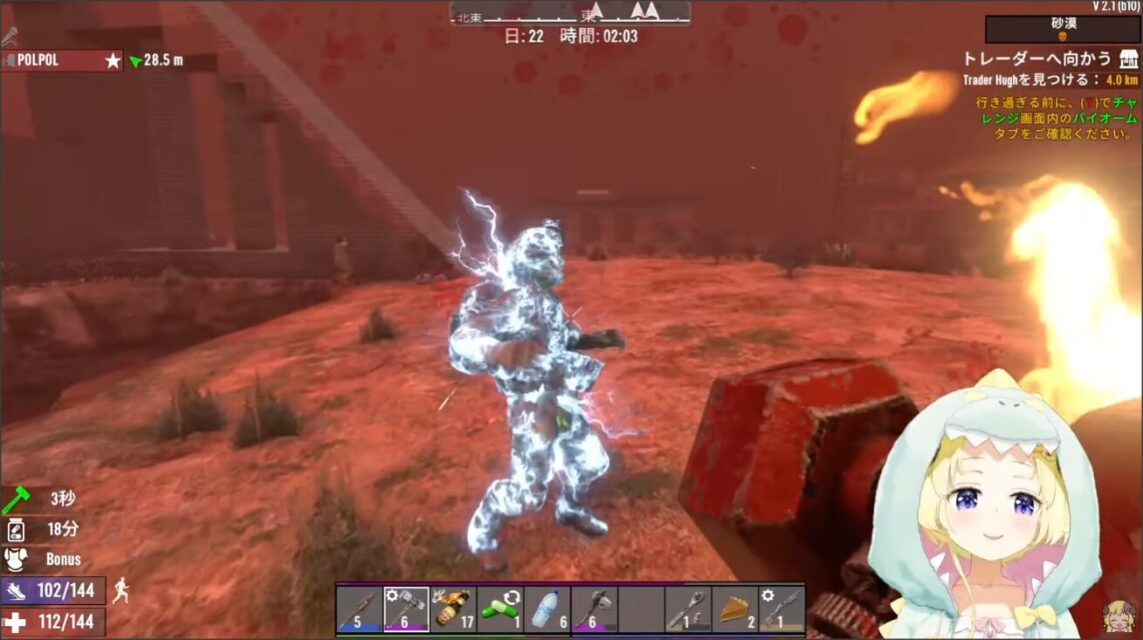Click the compass bar
The width and height of the screenshot is (1143, 640).
[x=570, y=13]
